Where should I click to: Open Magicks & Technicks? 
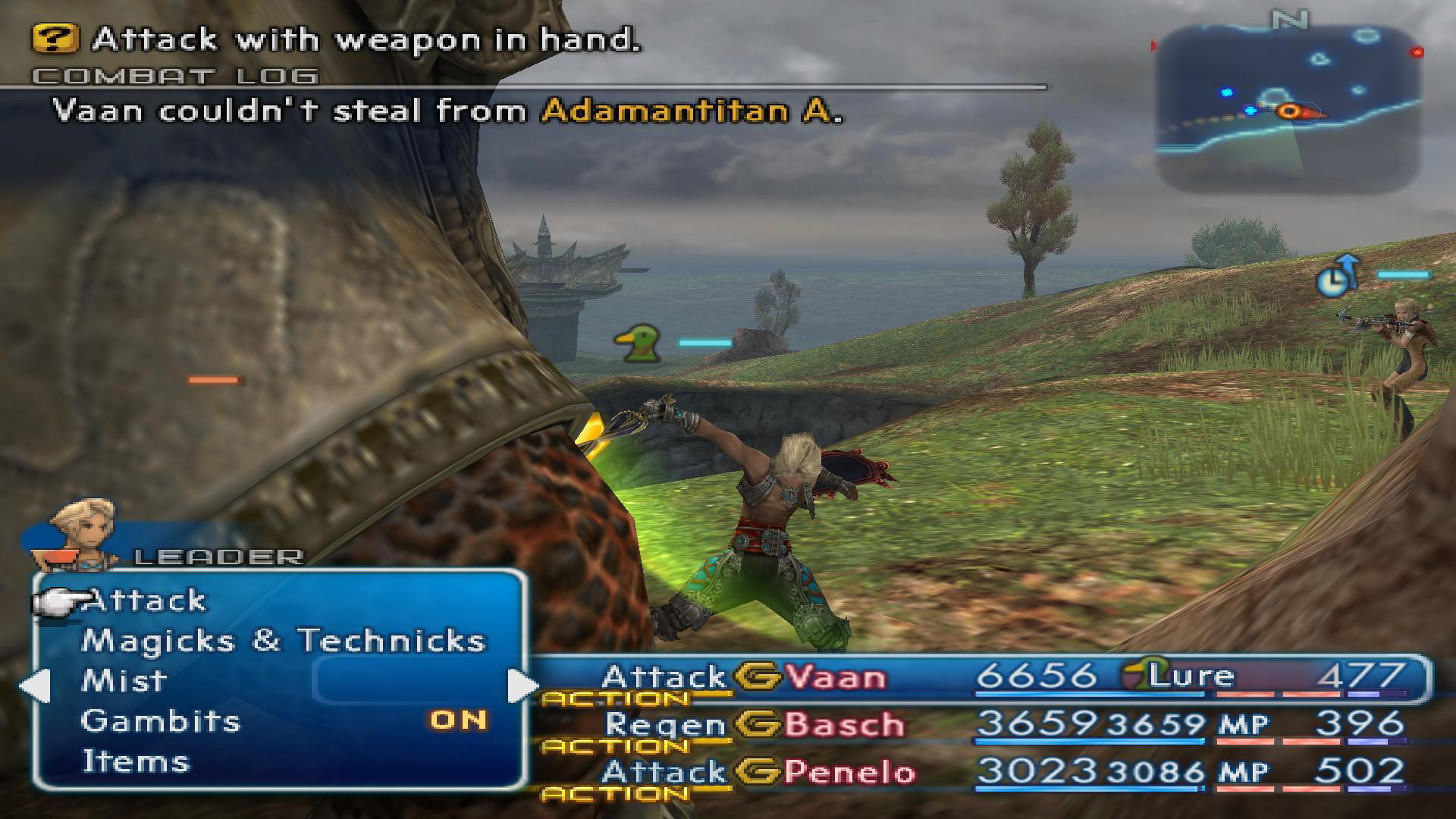[x=283, y=642]
